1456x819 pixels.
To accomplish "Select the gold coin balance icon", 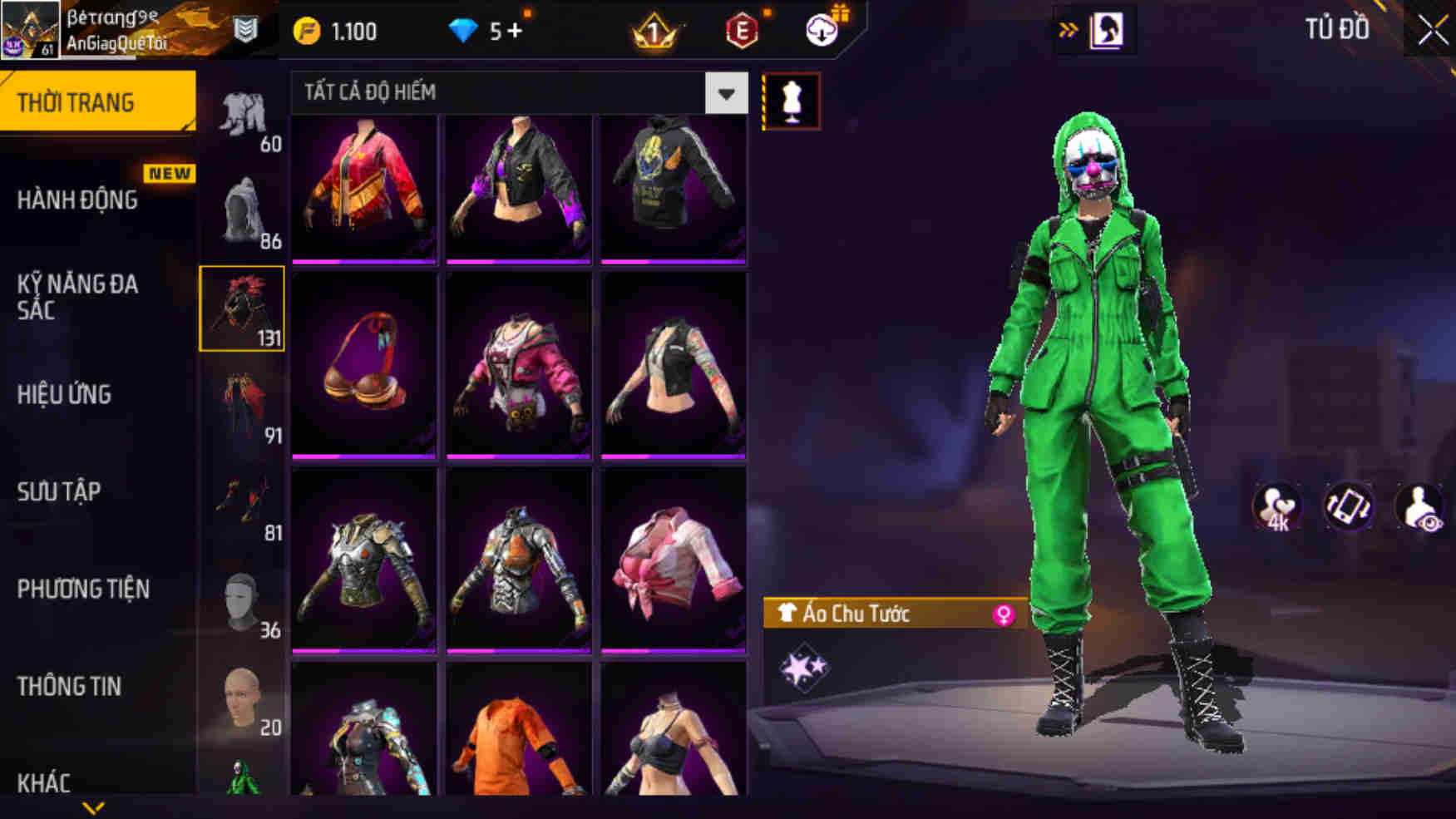I will coord(308,30).
